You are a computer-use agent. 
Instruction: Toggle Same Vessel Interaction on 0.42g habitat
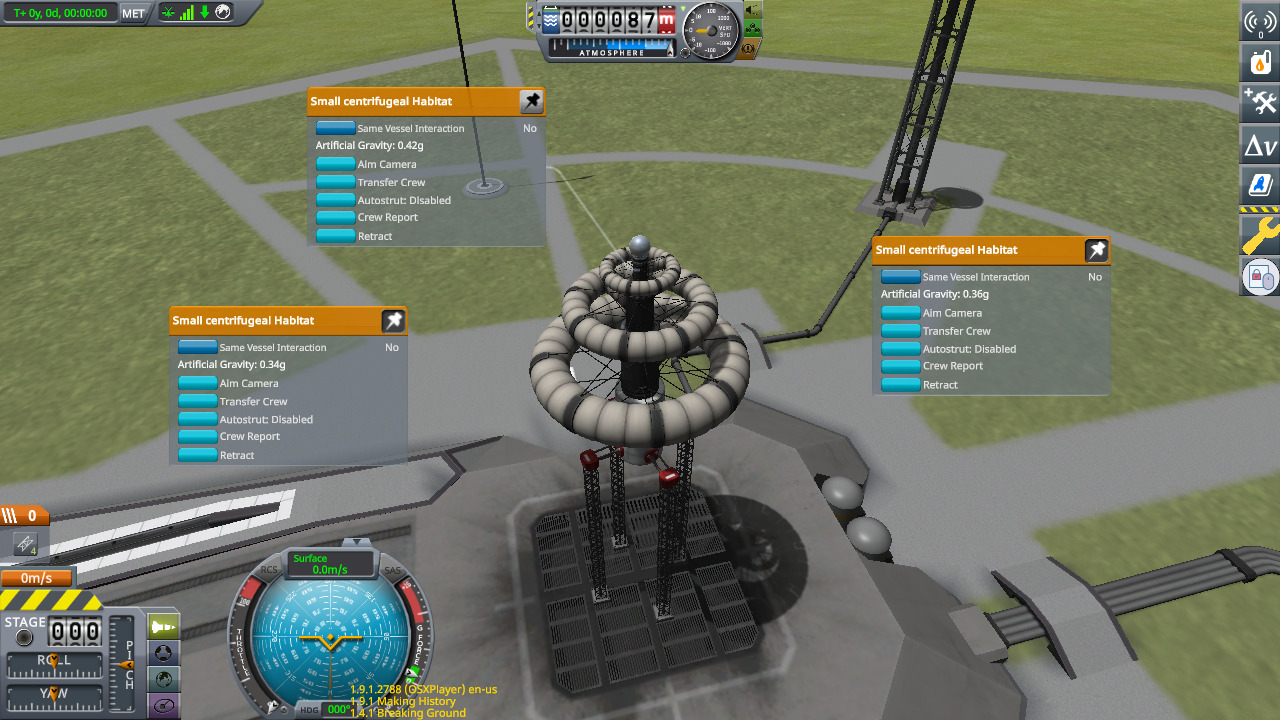point(336,128)
